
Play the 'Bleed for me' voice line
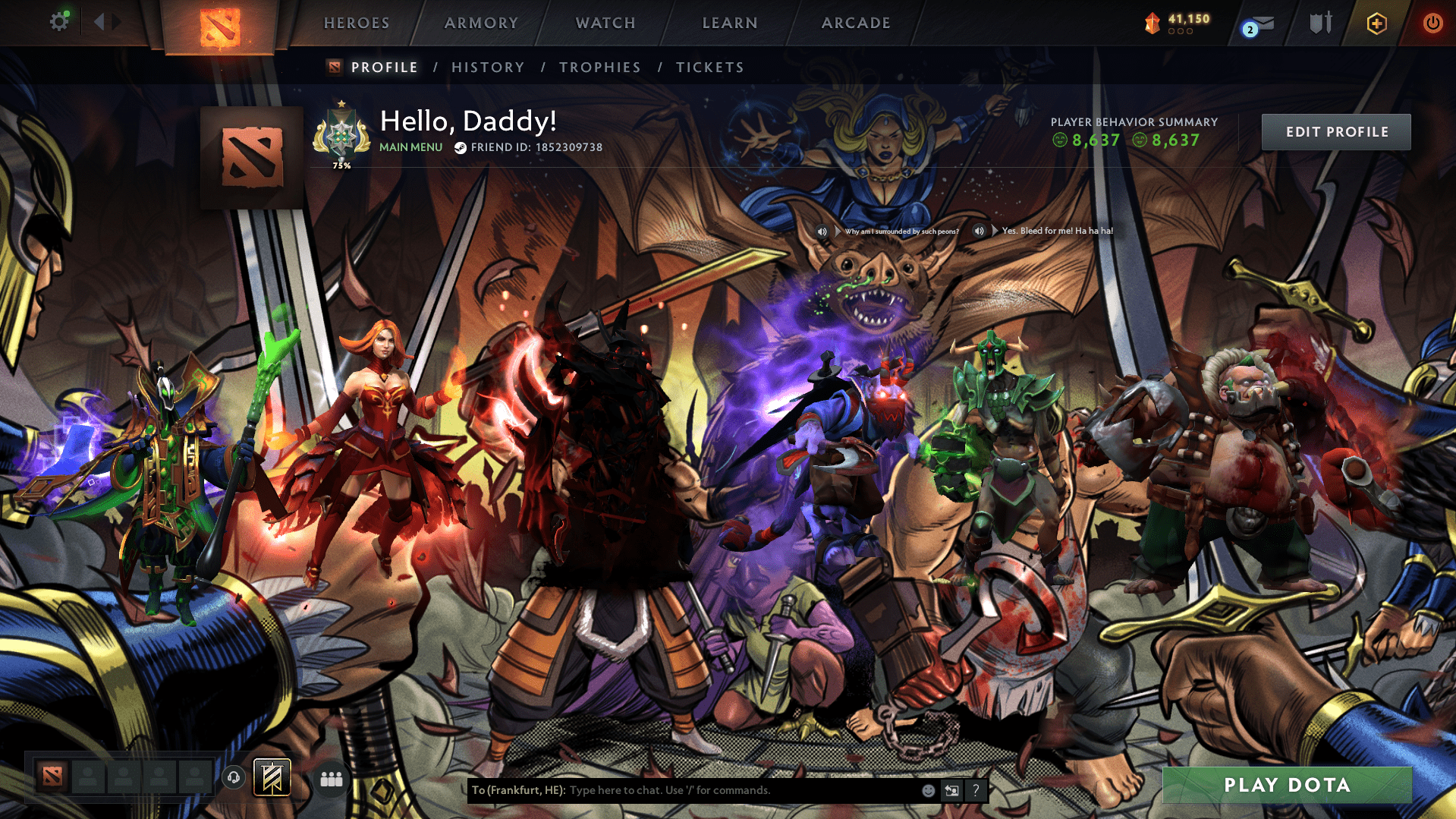pyautogui.click(x=980, y=231)
